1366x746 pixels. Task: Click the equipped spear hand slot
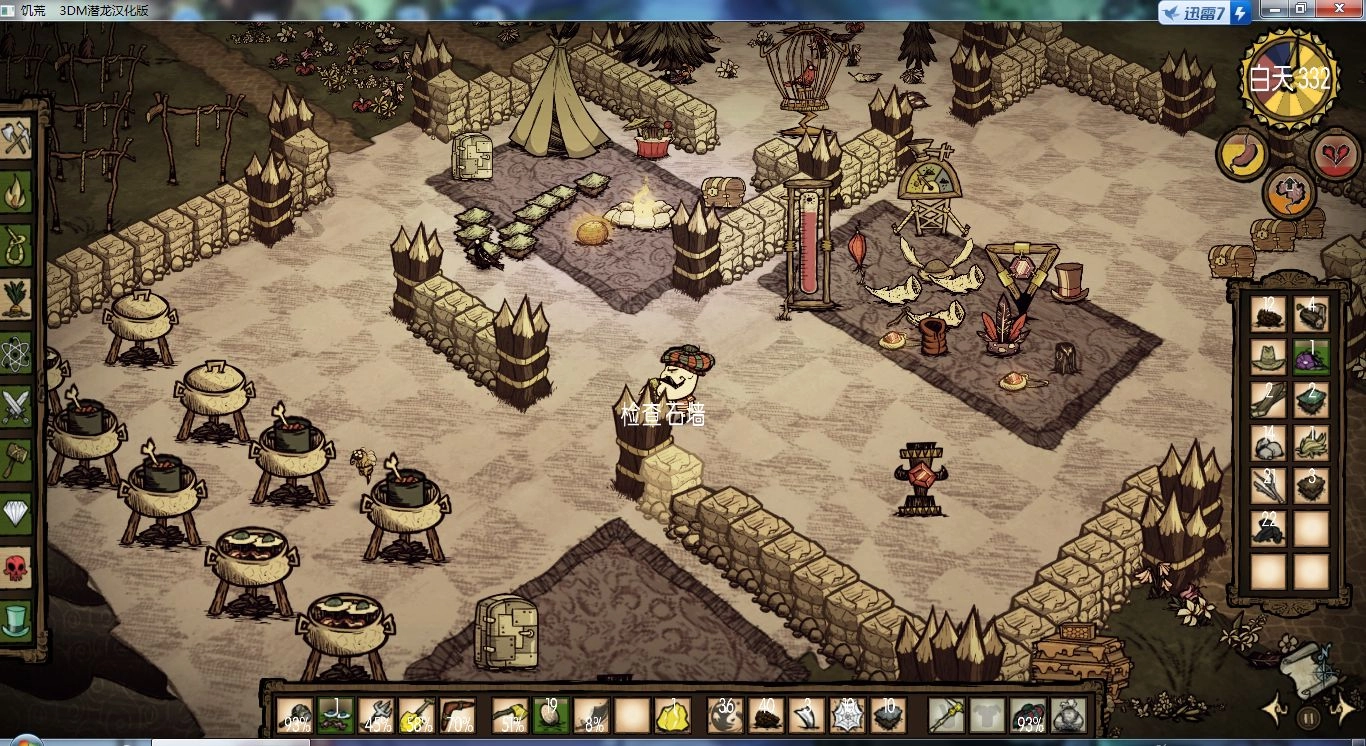click(x=945, y=715)
